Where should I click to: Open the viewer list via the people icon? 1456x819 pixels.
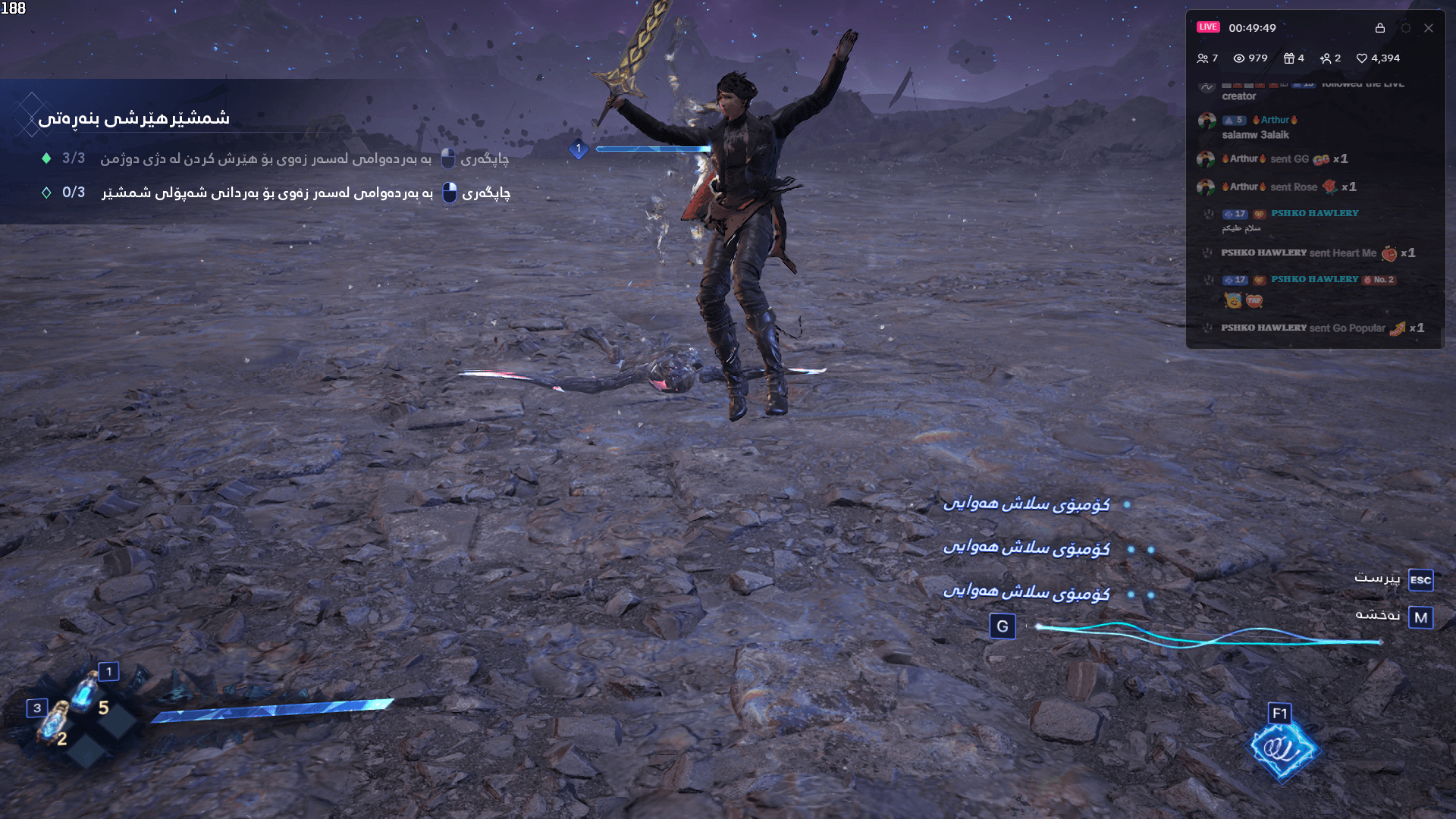point(1204,58)
